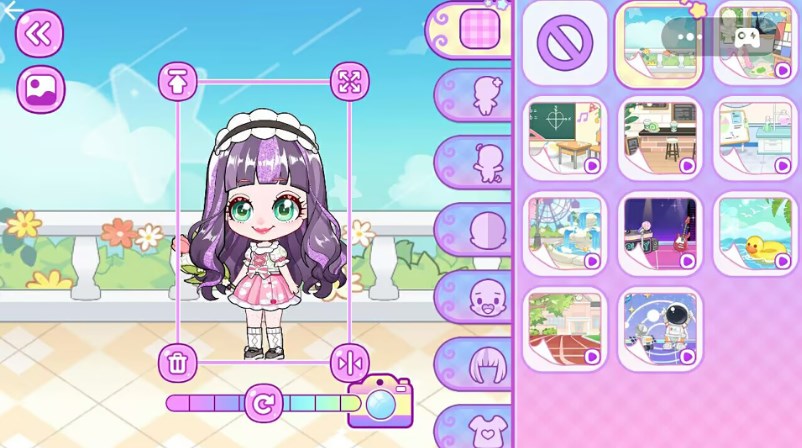Tap the expand arrows handle

pyautogui.click(x=349, y=82)
